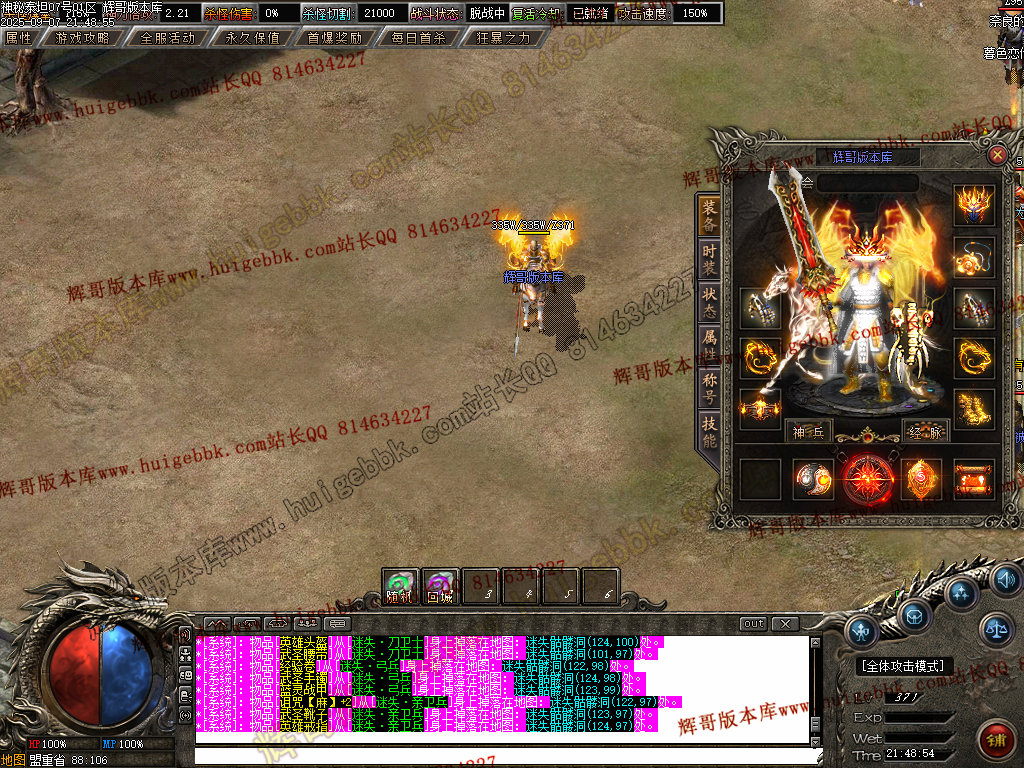Use the 回城 return-to-town hotbar item
The image size is (1024, 768).
click(x=440, y=588)
